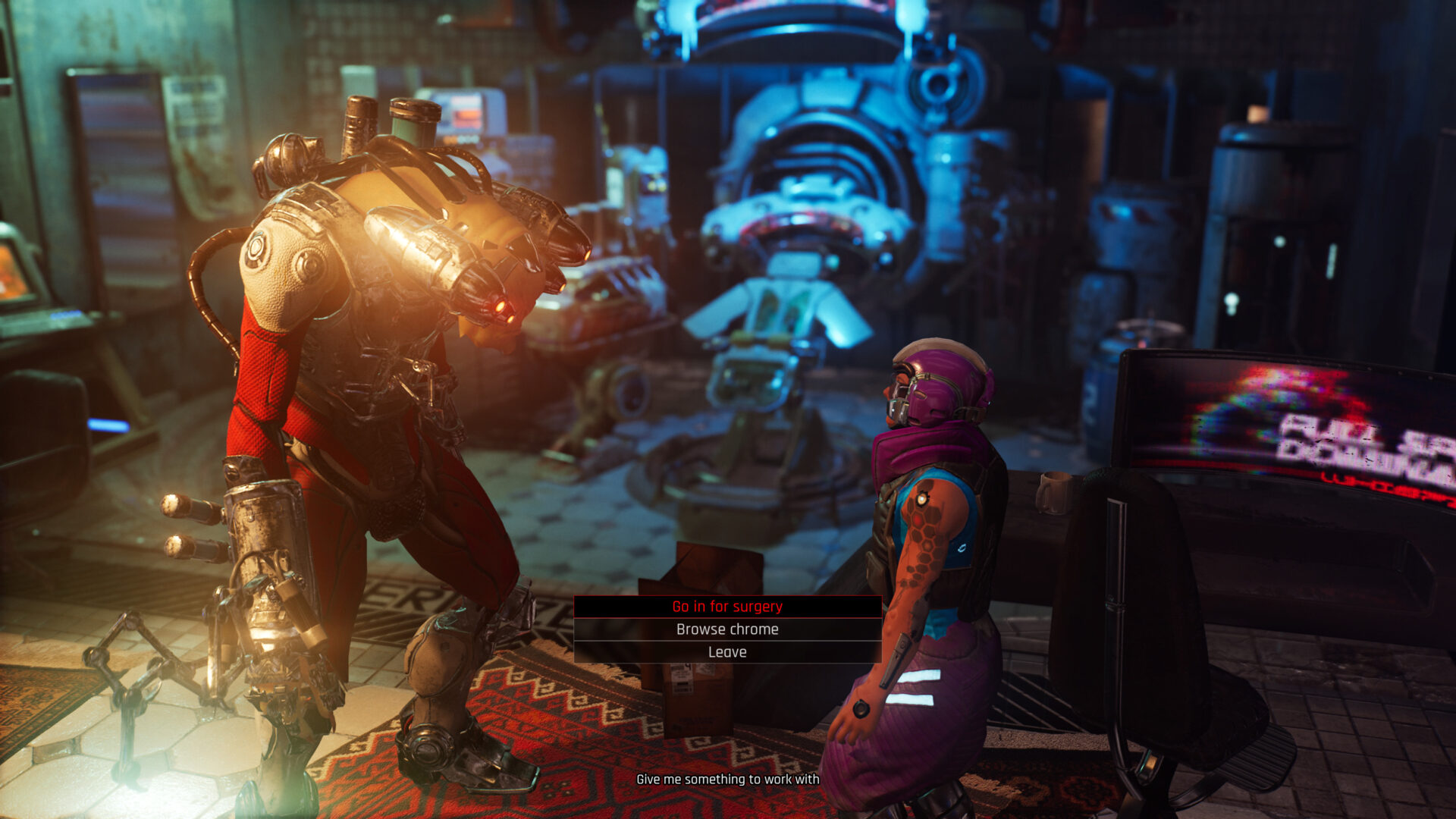Pick the "Leave" dialogue option
The width and height of the screenshot is (1456, 819).
pyautogui.click(x=727, y=652)
